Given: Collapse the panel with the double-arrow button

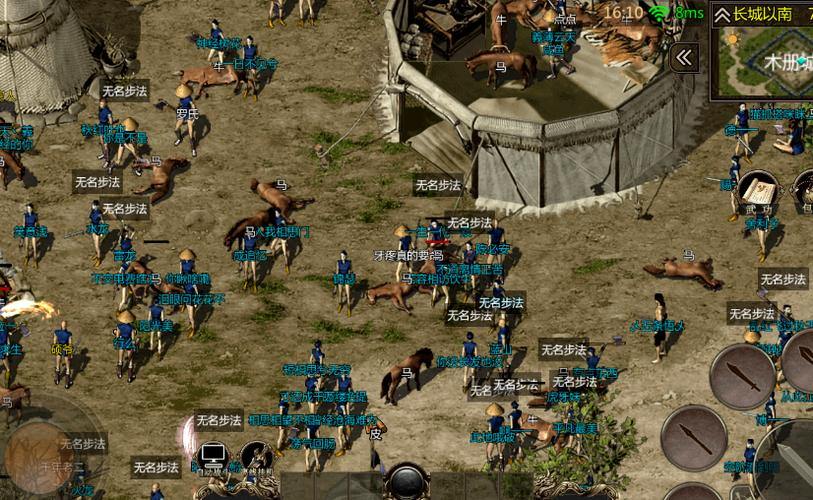Looking at the screenshot, I should click(685, 58).
